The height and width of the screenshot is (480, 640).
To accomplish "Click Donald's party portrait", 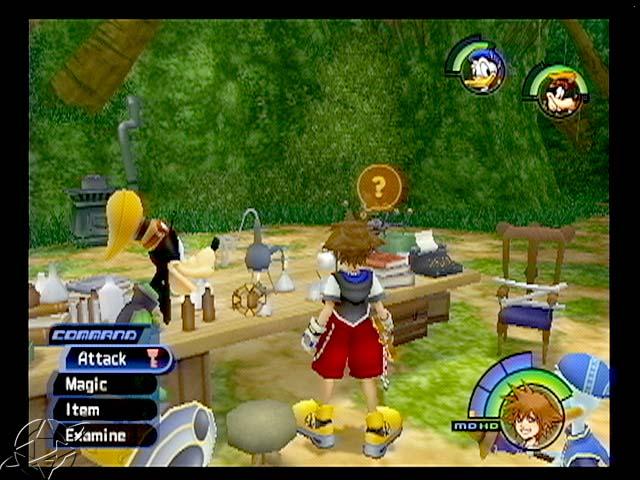I will [483, 71].
